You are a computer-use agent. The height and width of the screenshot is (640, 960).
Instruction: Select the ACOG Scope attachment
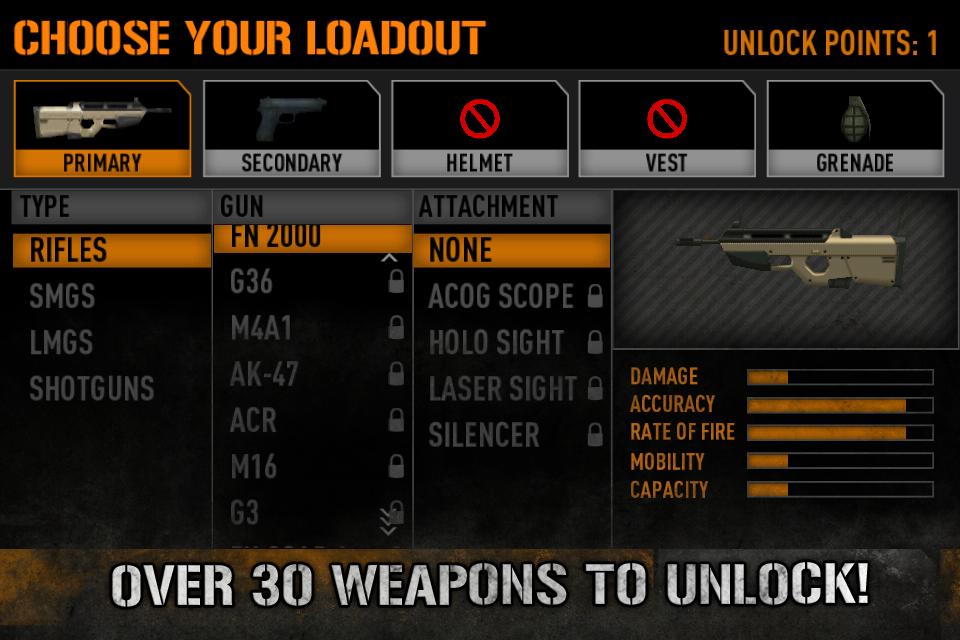(x=511, y=296)
